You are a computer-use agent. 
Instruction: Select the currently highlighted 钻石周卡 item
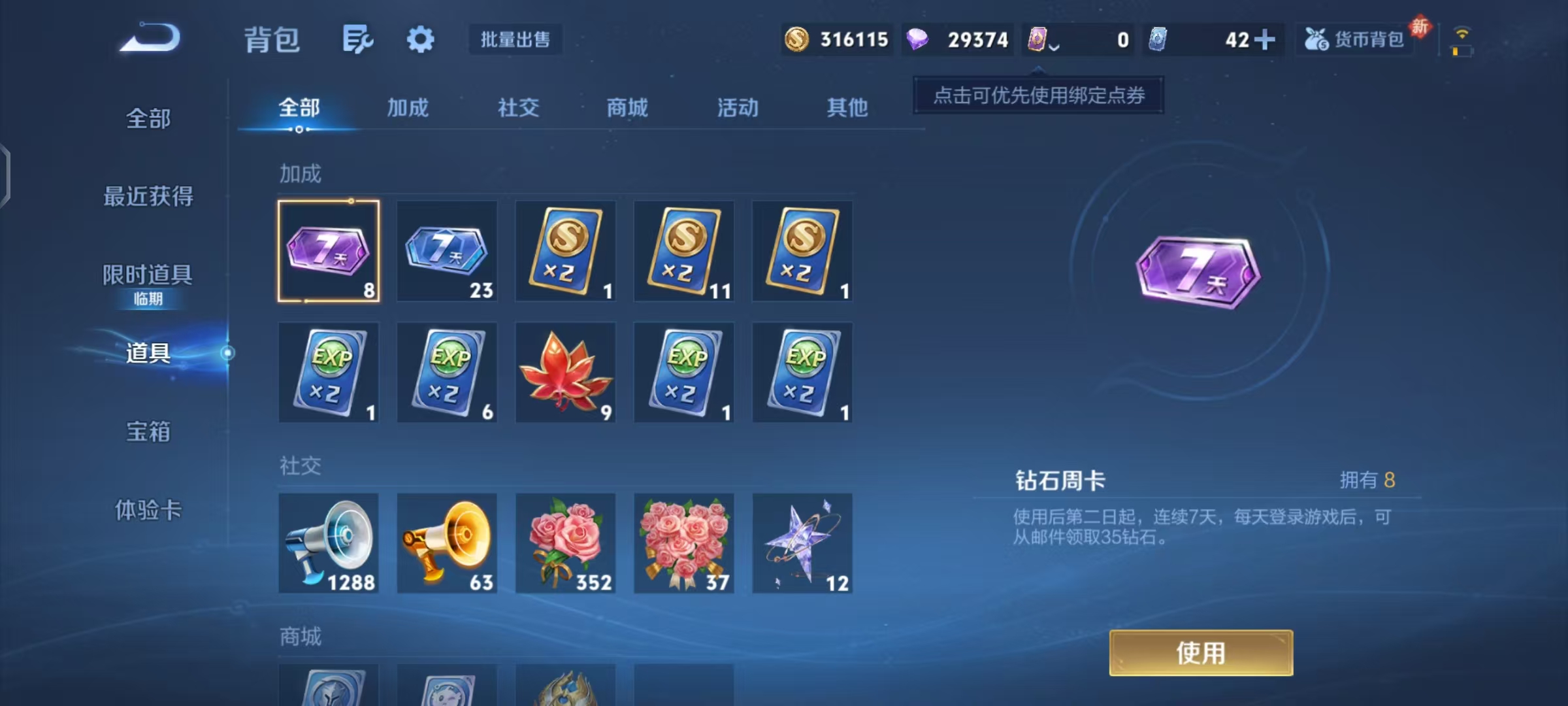[x=329, y=250]
